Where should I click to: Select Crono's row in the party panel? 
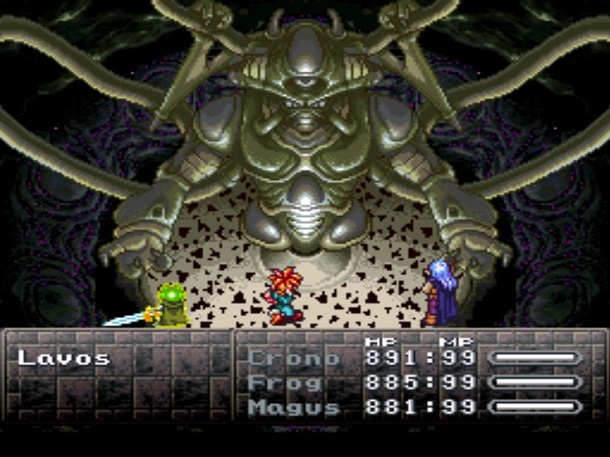tap(285, 358)
